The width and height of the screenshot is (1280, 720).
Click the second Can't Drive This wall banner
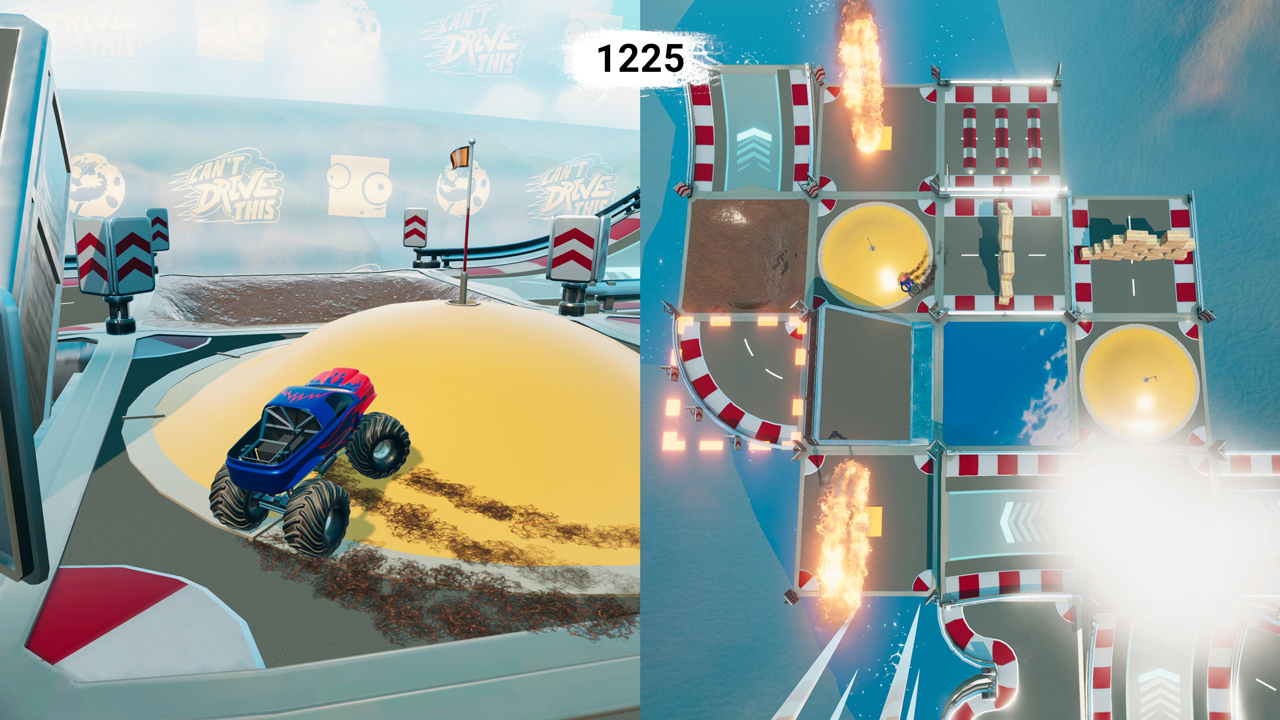point(580,185)
